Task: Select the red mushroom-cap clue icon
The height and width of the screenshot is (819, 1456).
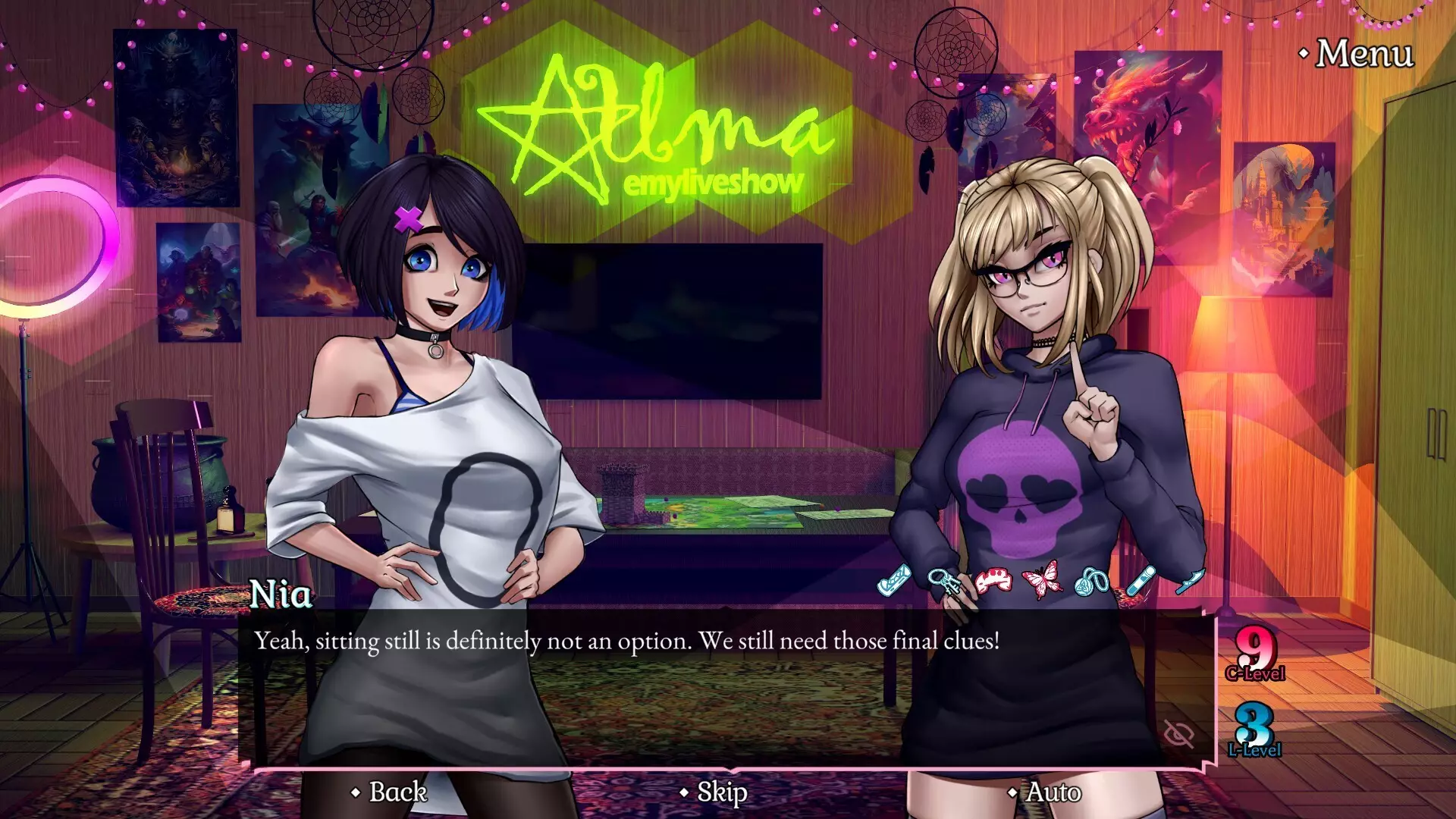Action: coord(993,581)
